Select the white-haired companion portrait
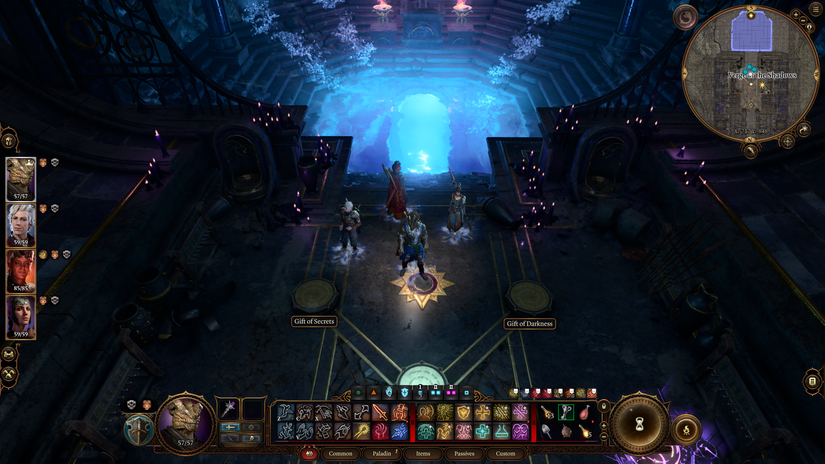Screen dimensions: 825x464 (x=21, y=225)
